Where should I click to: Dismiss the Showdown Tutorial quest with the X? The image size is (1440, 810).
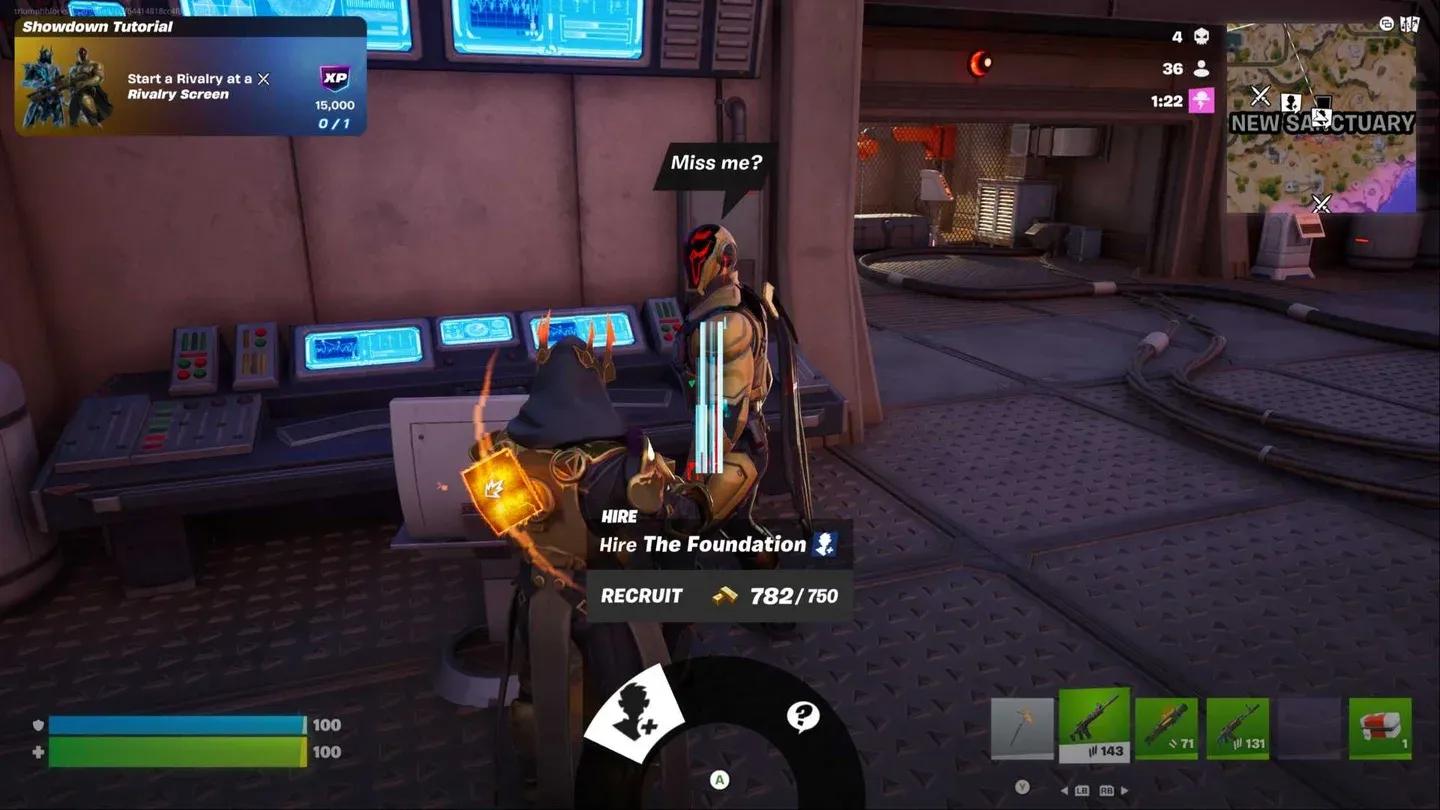263,78
